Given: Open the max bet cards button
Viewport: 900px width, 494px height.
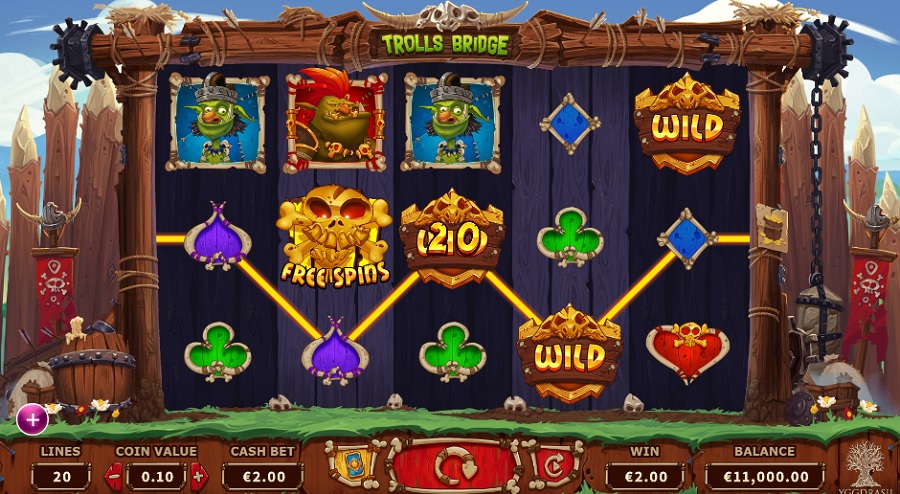Looking at the screenshot, I should [x=349, y=466].
